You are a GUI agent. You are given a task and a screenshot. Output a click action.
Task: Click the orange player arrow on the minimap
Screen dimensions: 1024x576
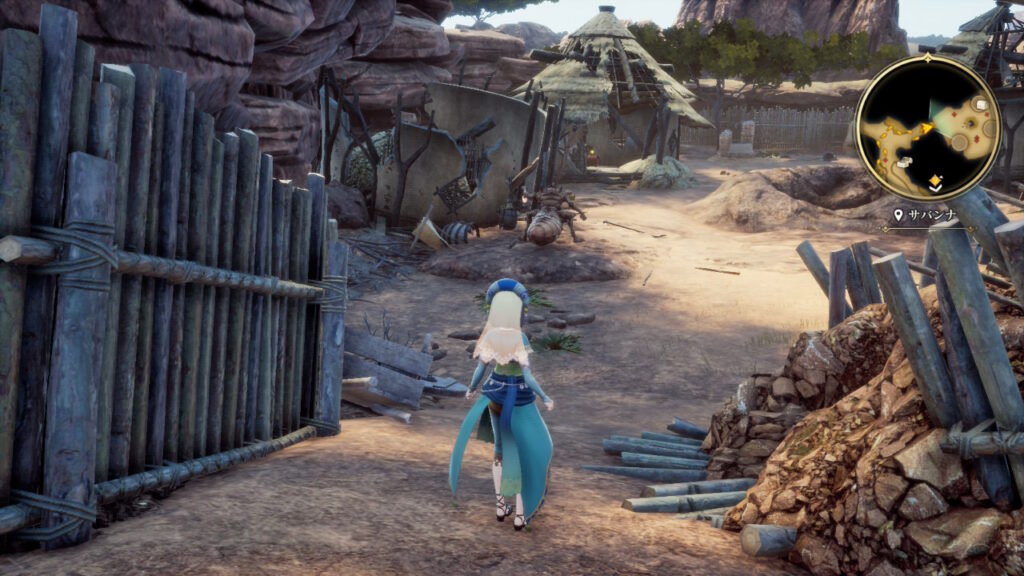[x=927, y=128]
